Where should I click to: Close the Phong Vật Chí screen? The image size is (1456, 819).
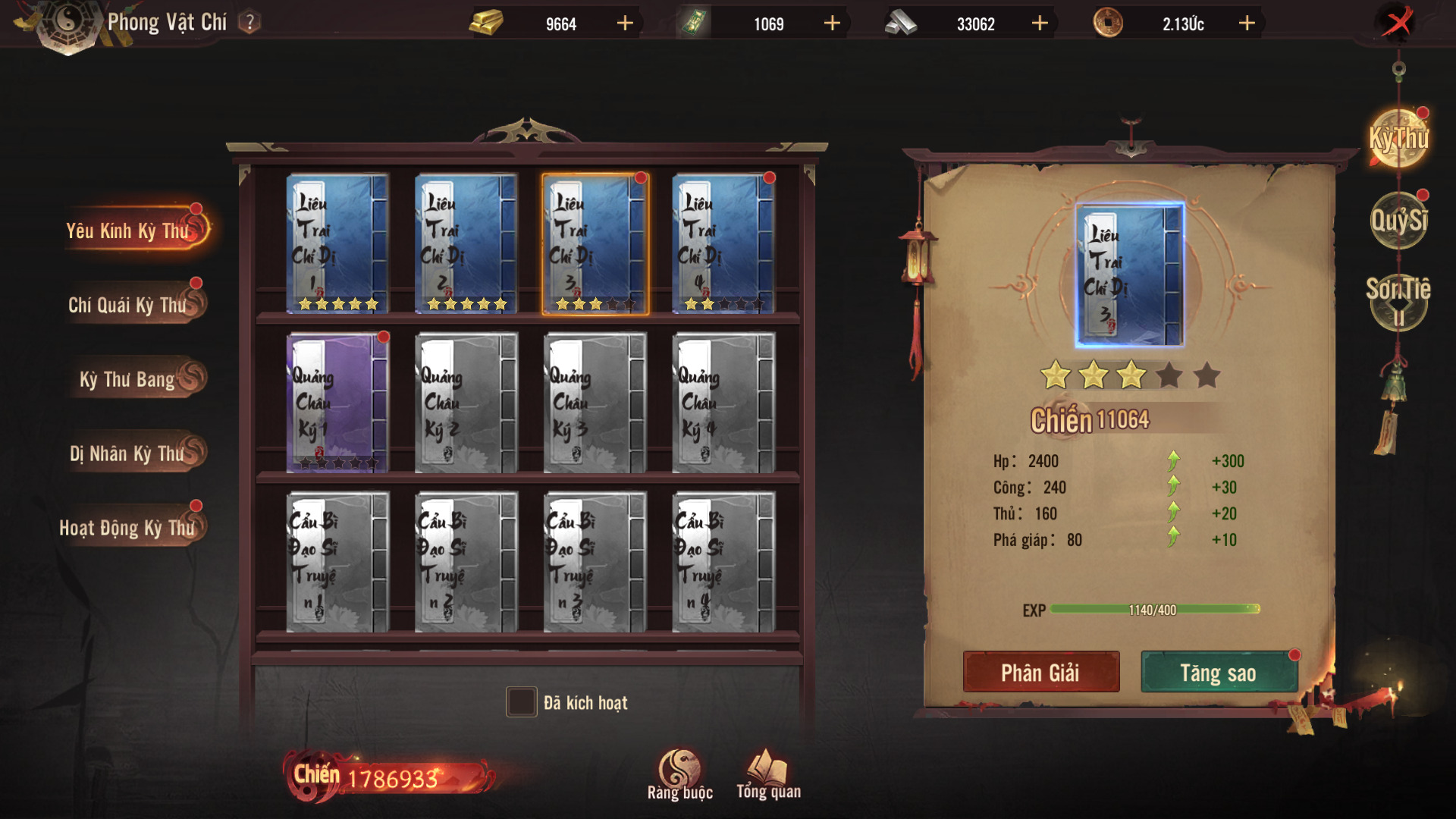pyautogui.click(x=1397, y=23)
